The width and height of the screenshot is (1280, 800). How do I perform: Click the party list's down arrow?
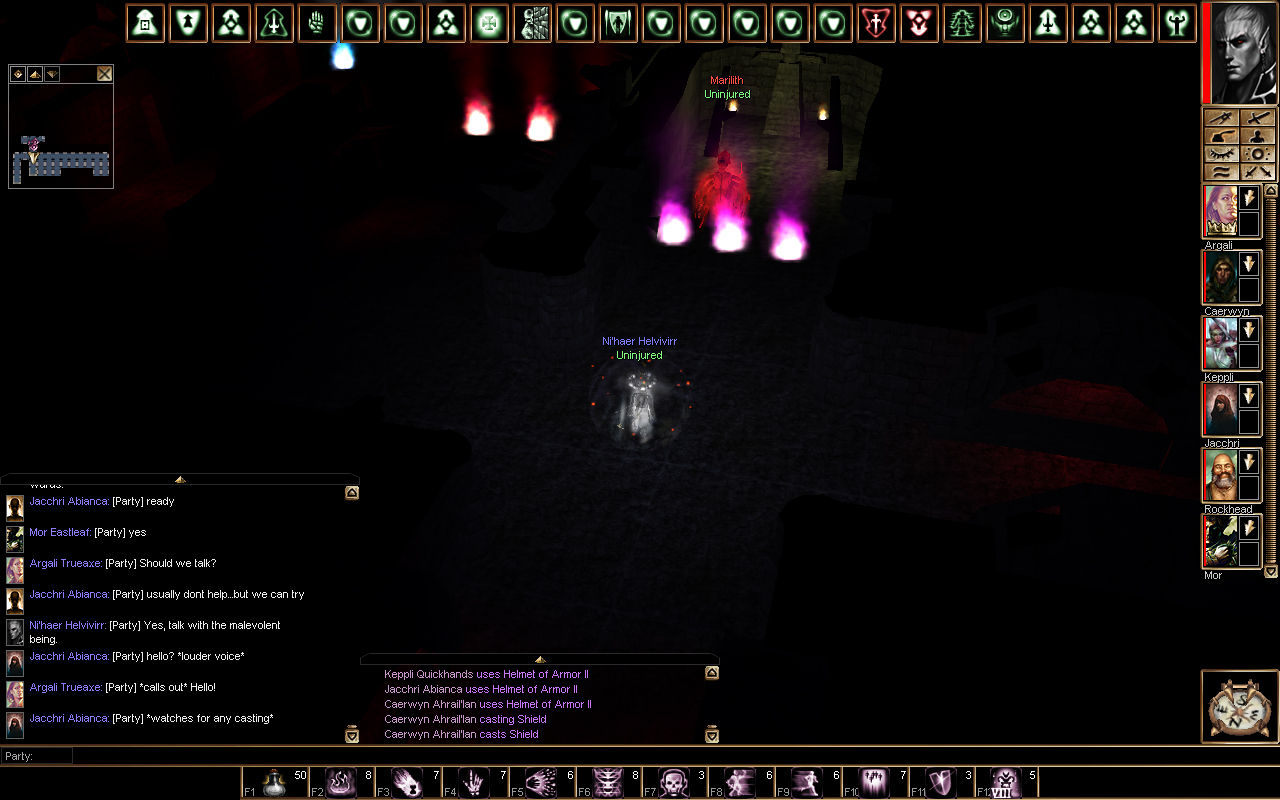tap(1271, 571)
